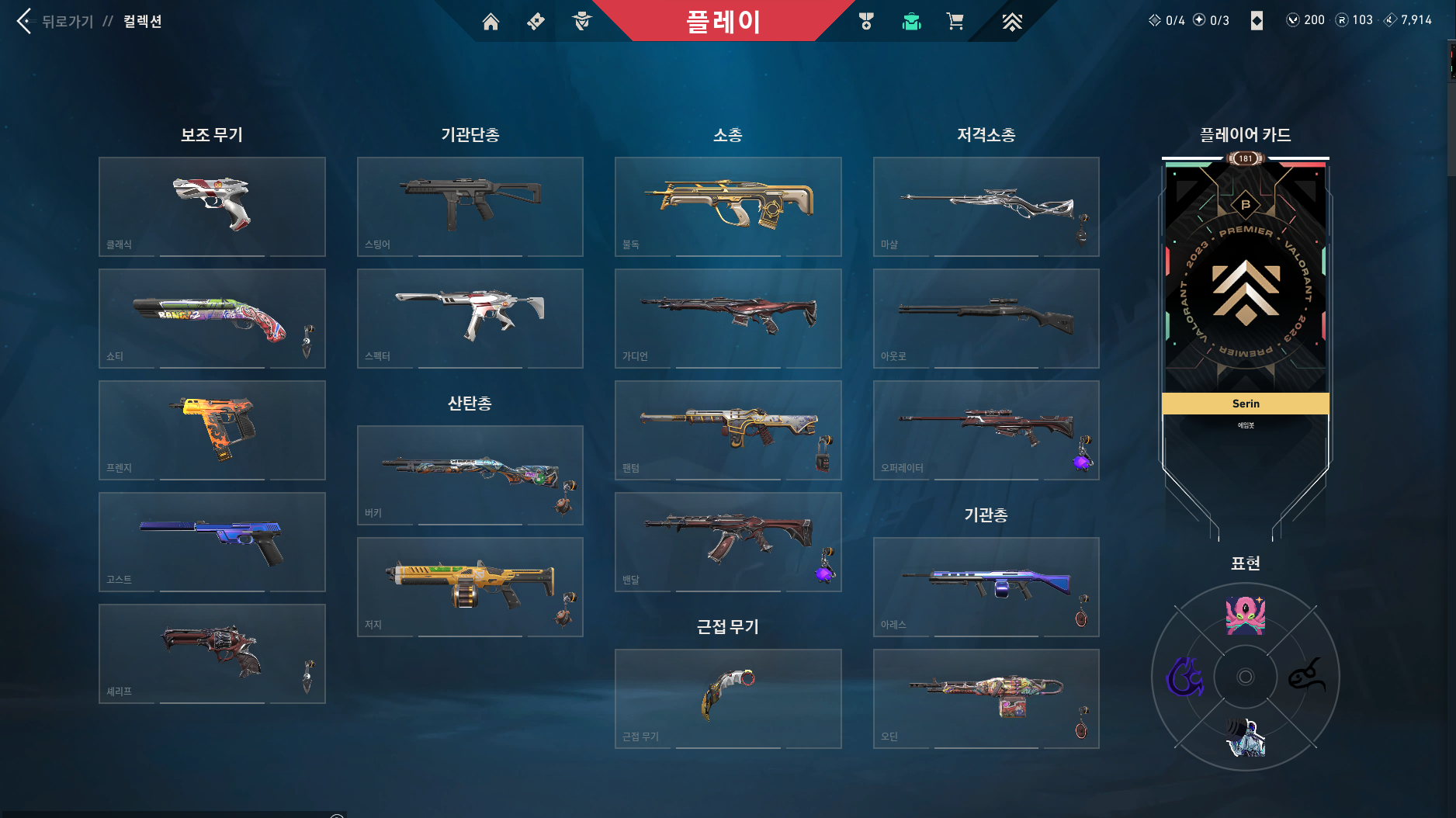Select the 밴달 rifle slot
The width and height of the screenshot is (1456, 818).
coord(728,542)
